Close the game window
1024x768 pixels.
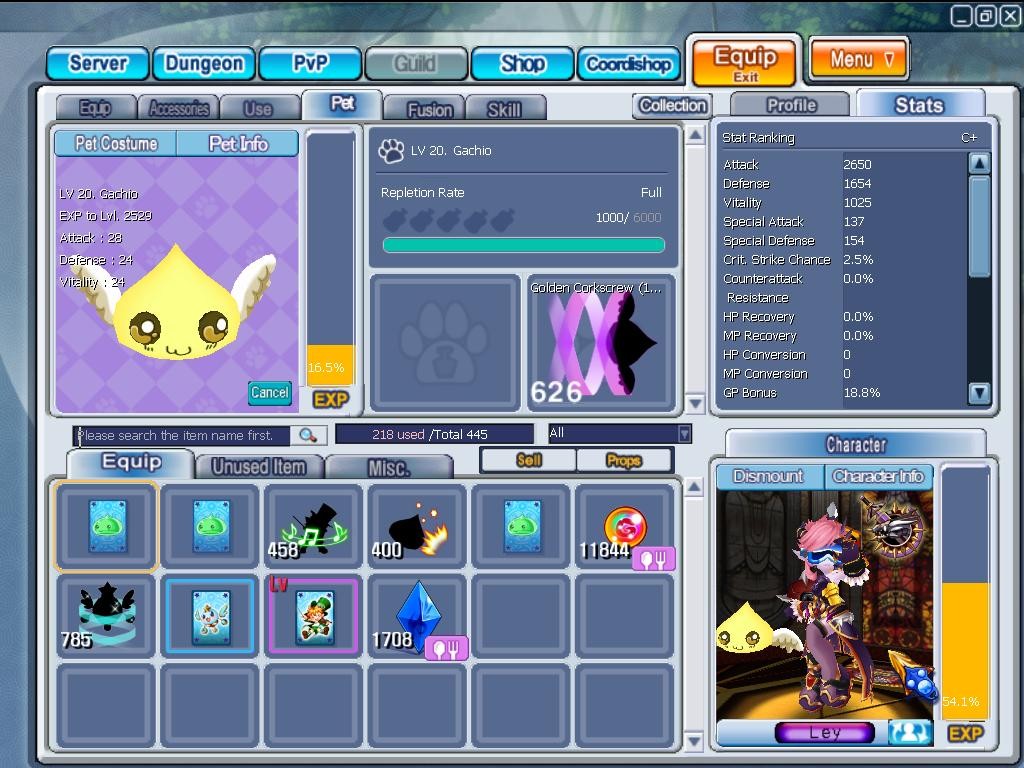1008,15
